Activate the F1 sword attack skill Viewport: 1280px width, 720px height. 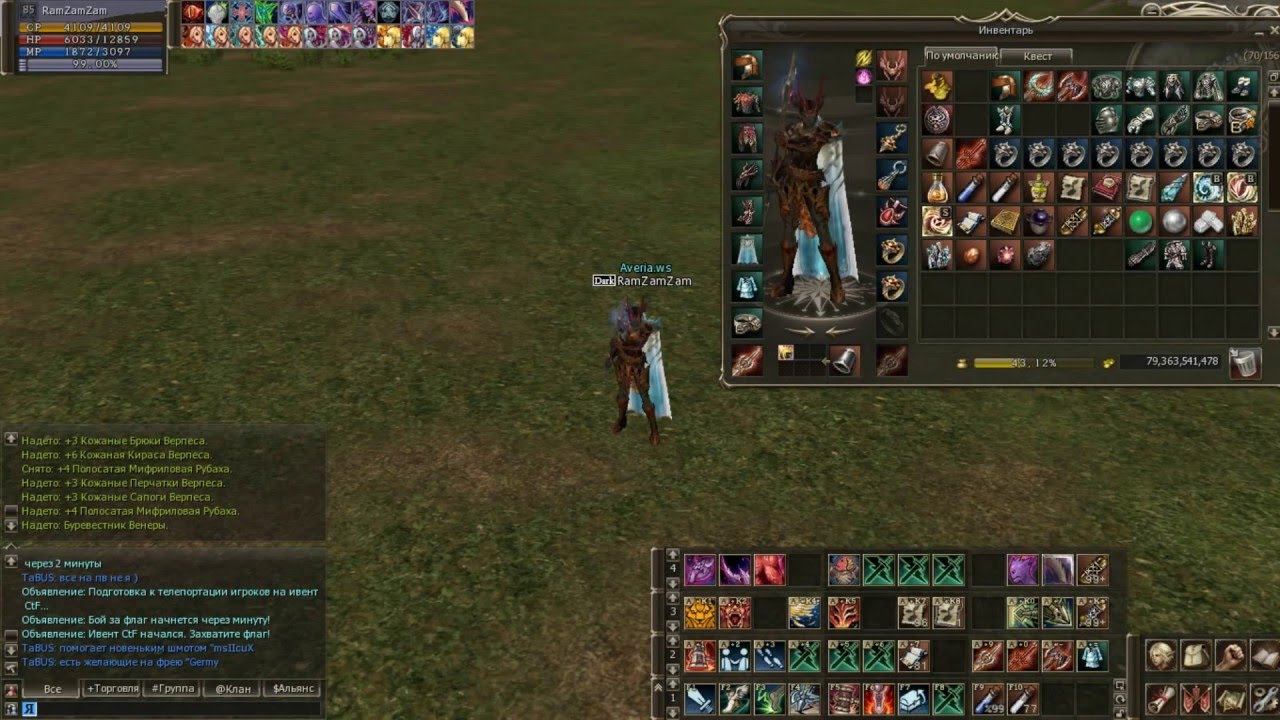[x=700, y=698]
